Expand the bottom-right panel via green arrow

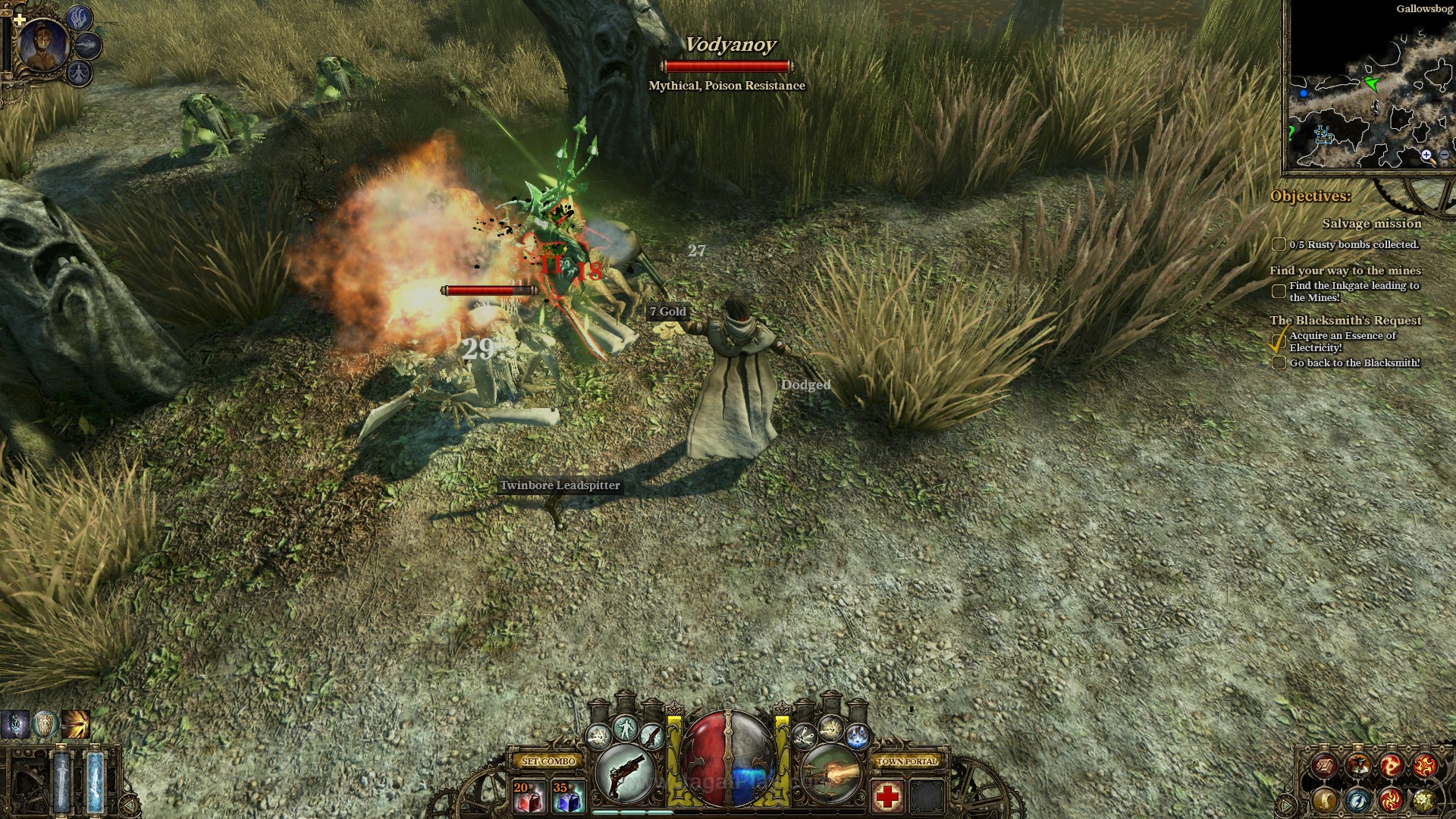click(x=1285, y=805)
